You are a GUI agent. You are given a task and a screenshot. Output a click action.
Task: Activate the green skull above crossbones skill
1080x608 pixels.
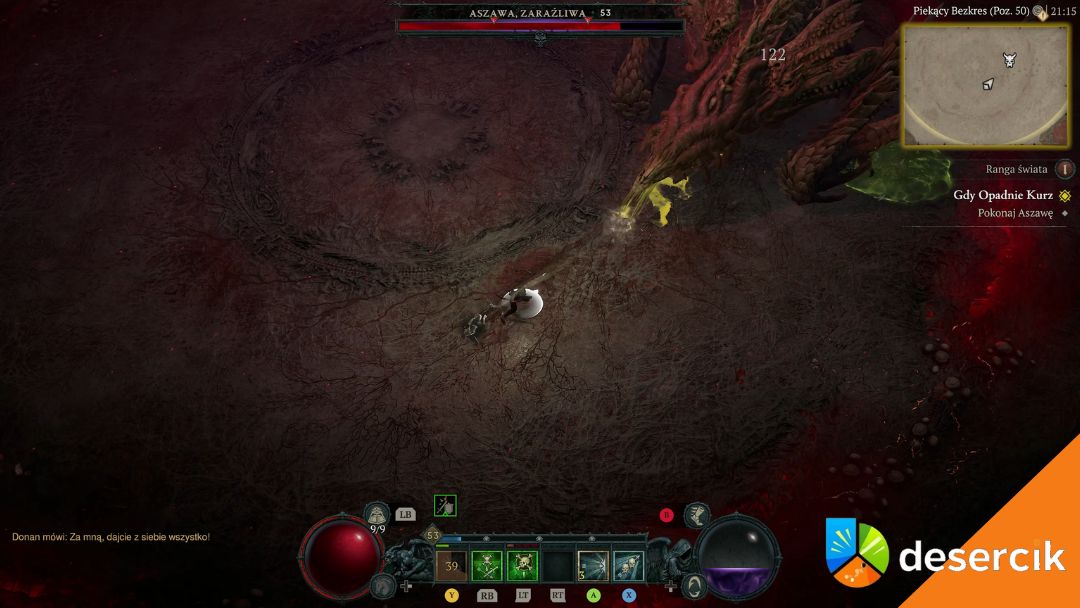click(522, 566)
